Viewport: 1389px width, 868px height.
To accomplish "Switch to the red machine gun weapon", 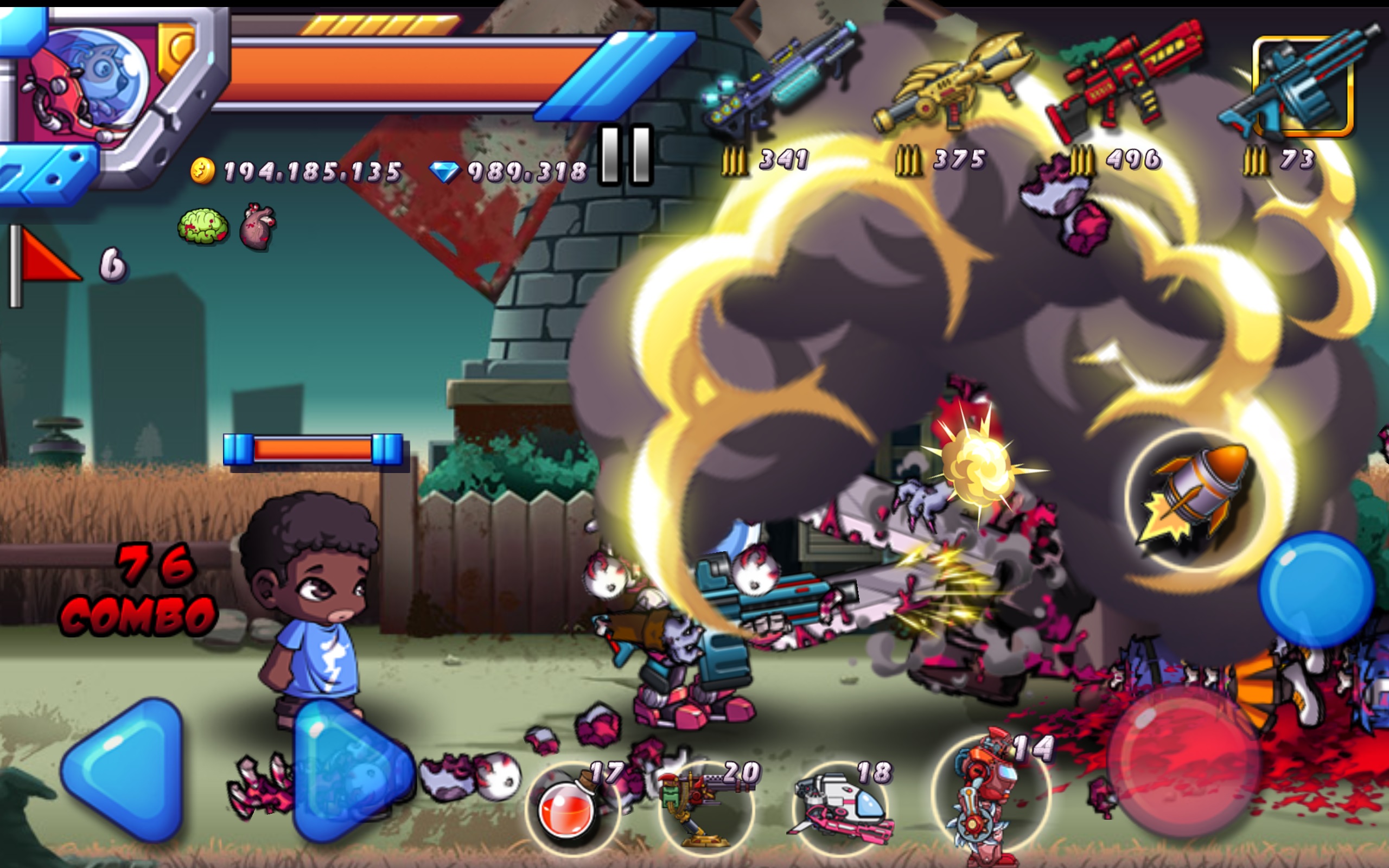I will (1125, 80).
